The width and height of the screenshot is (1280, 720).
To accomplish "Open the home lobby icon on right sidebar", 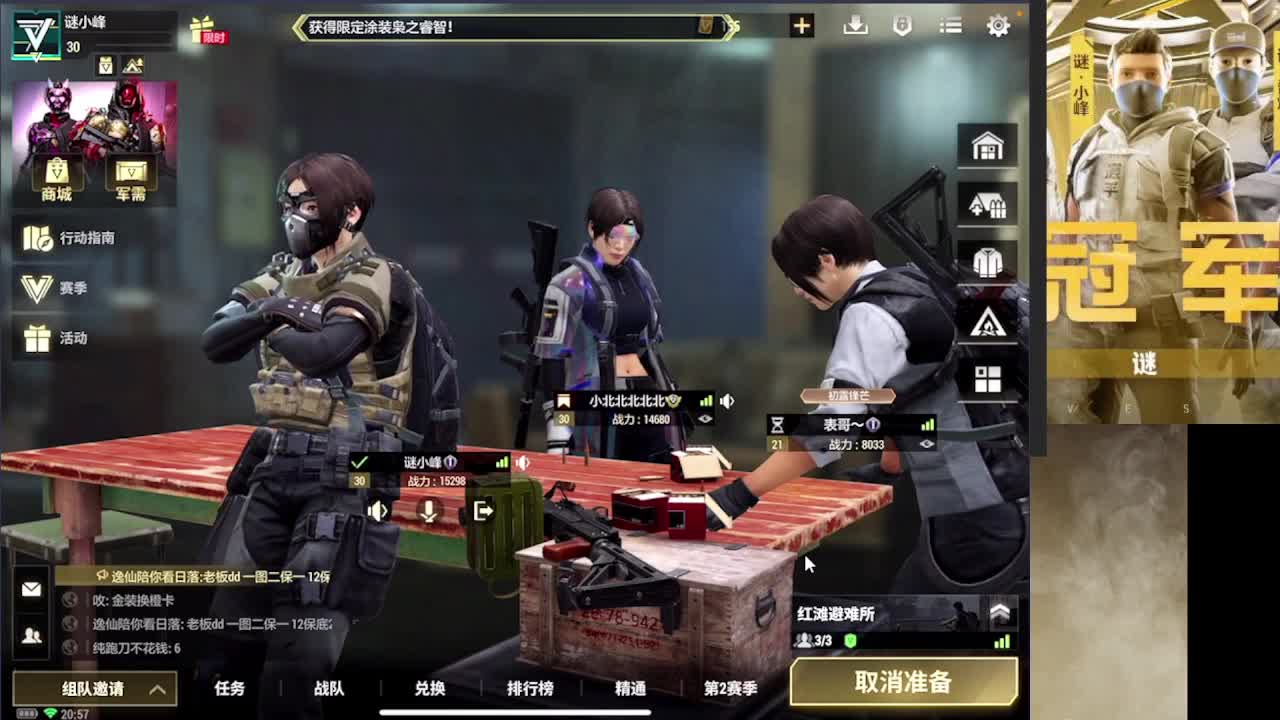I will coord(987,144).
